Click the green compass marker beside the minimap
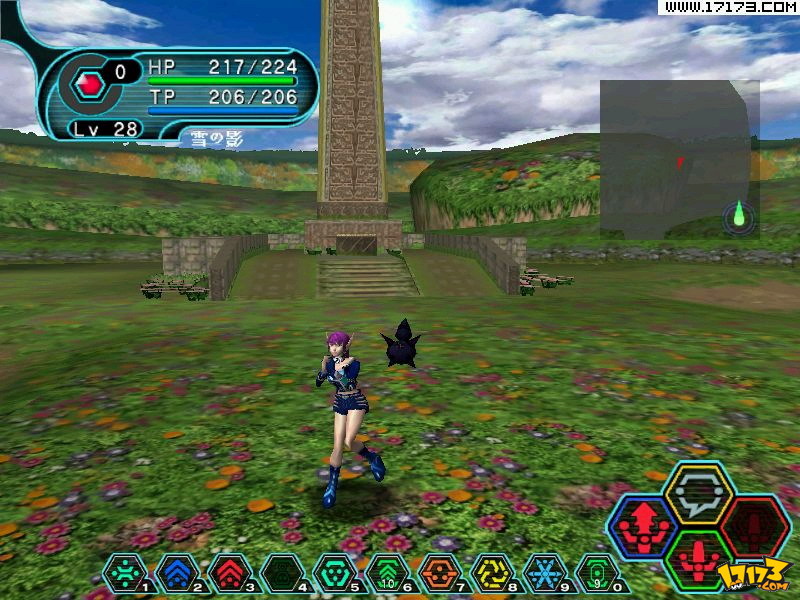Screen dimensions: 800x600 (739, 214)
